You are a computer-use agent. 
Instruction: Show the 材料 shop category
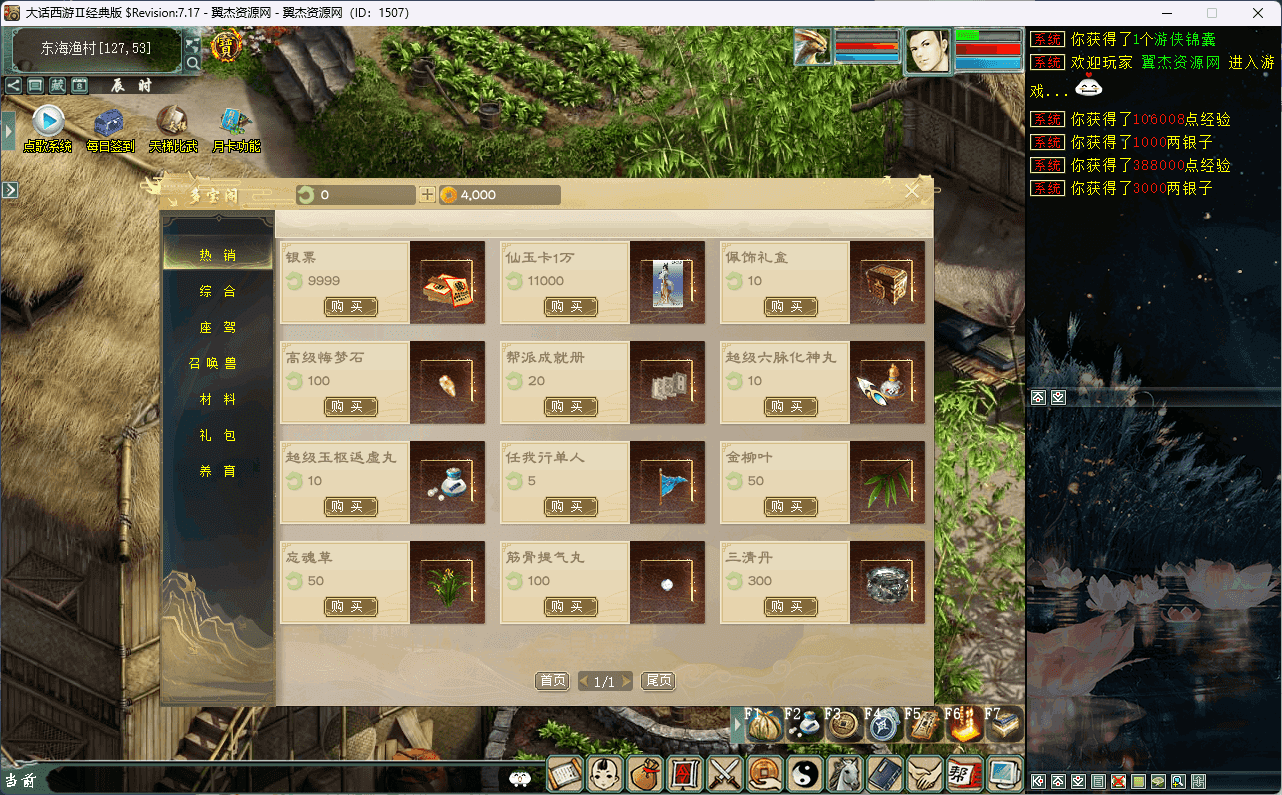pyautogui.click(x=217, y=399)
